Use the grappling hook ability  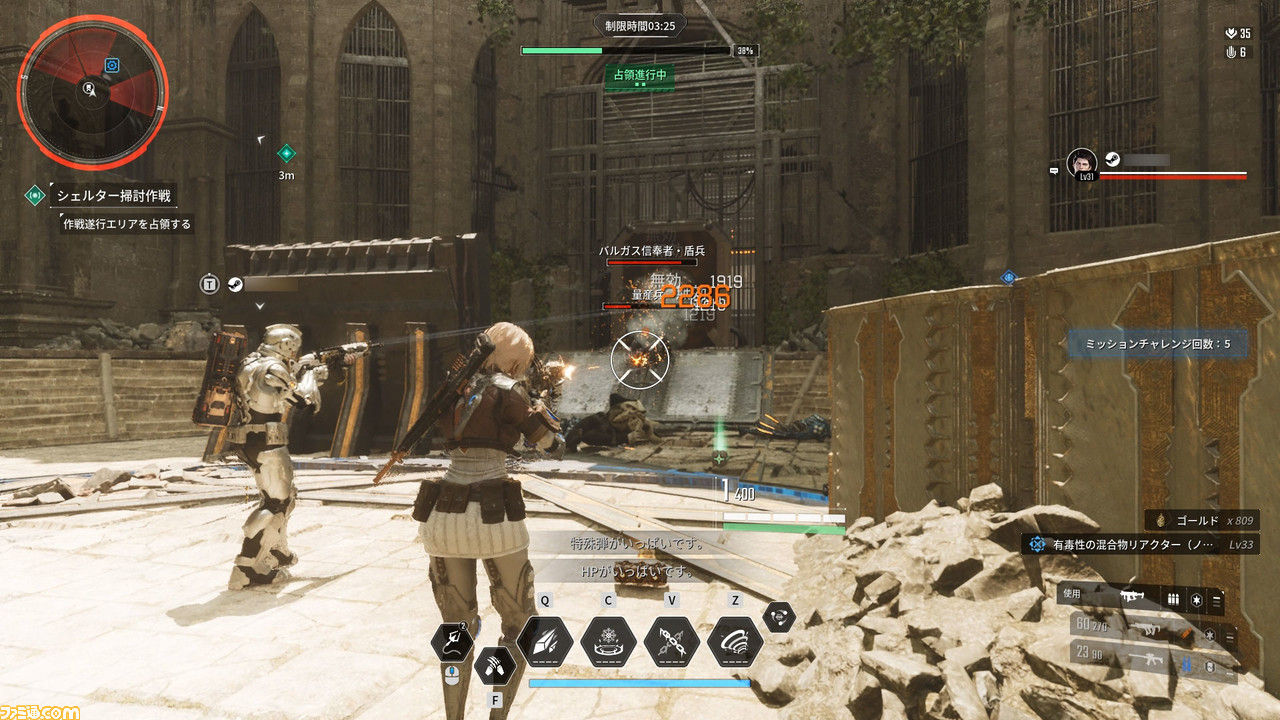[453, 641]
